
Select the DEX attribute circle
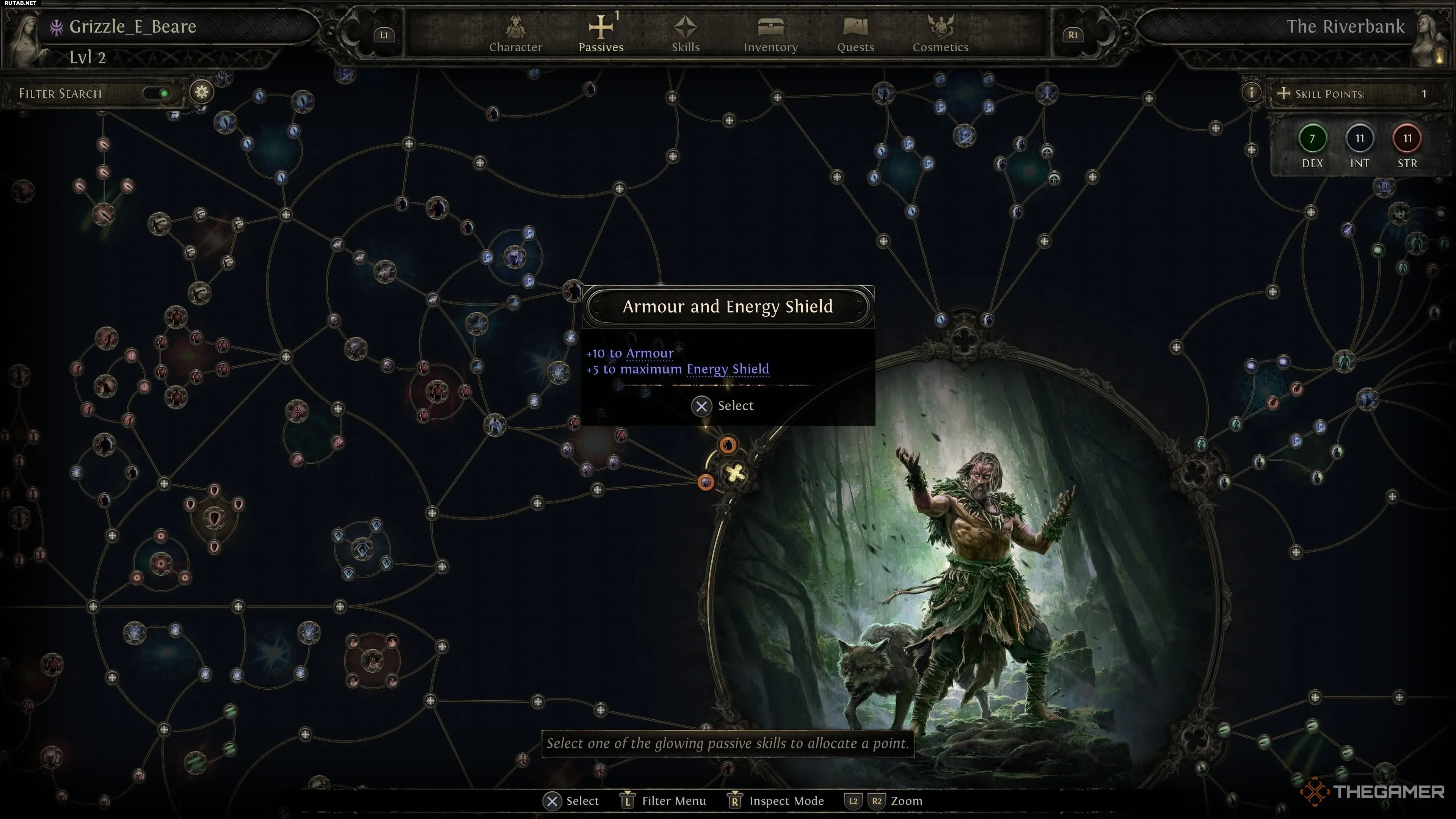click(x=1312, y=139)
